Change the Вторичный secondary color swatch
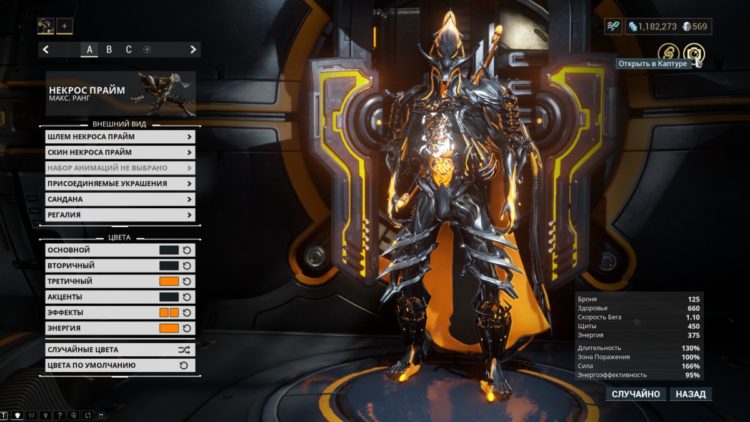The width and height of the screenshot is (750, 422). click(168, 266)
